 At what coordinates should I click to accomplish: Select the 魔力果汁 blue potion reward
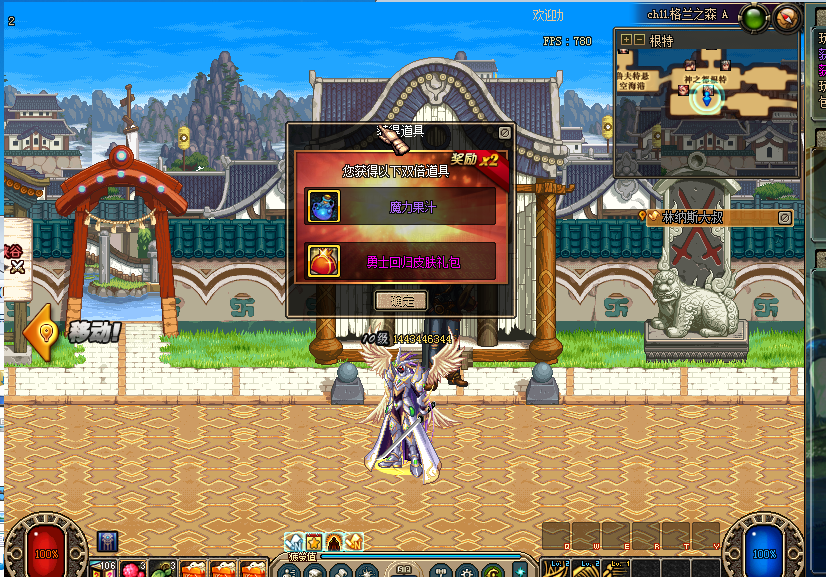click(x=323, y=207)
